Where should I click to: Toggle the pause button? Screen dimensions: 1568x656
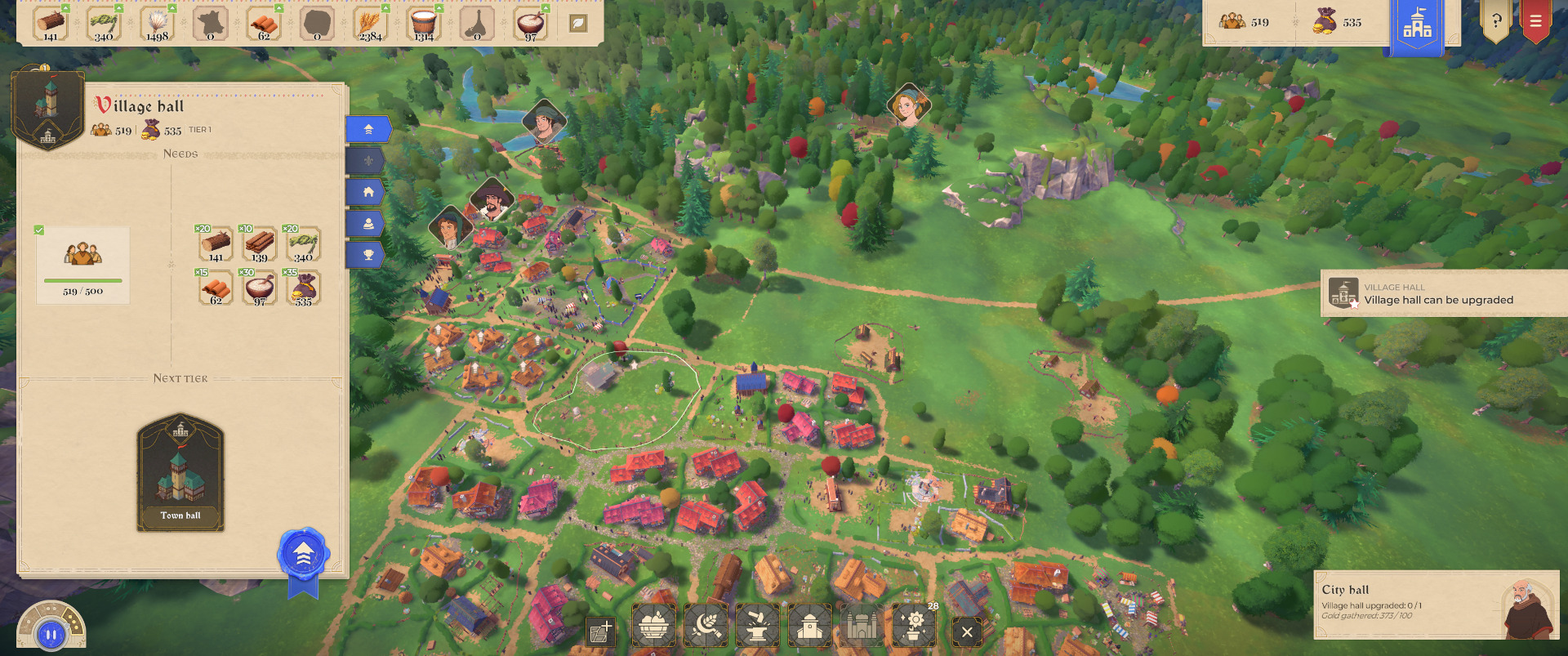pos(51,634)
